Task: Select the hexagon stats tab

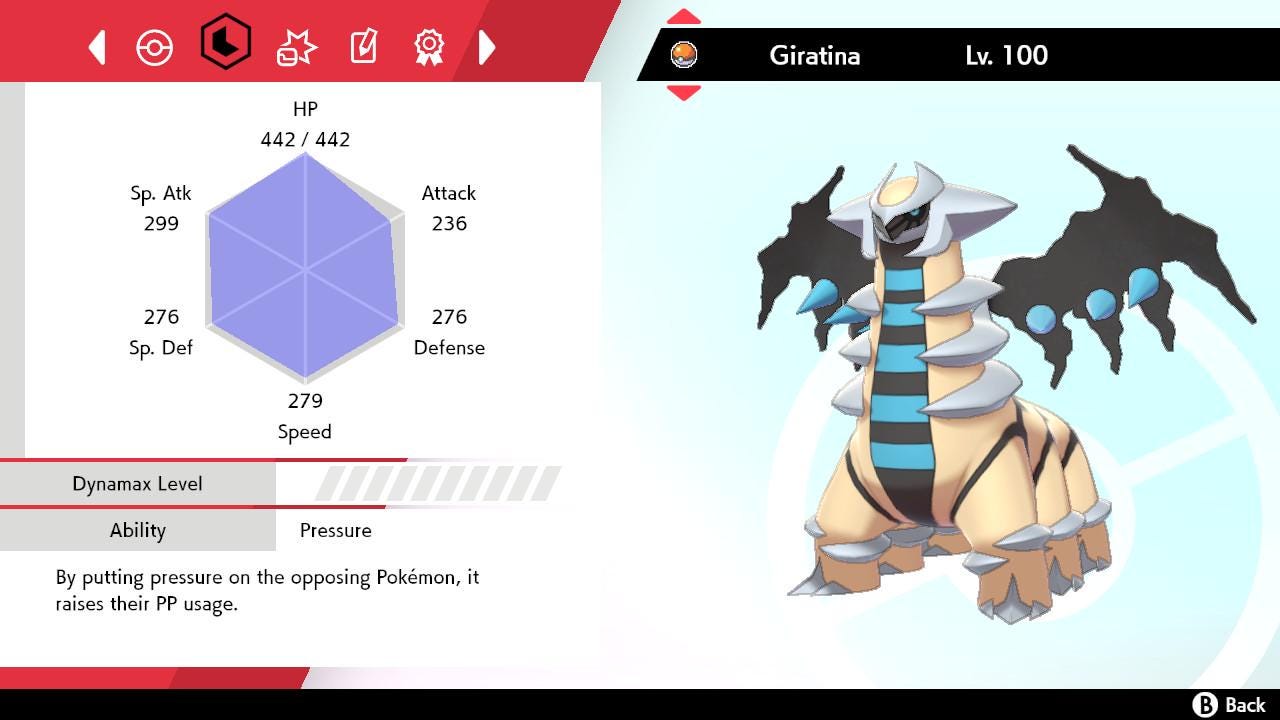Action: (x=225, y=42)
